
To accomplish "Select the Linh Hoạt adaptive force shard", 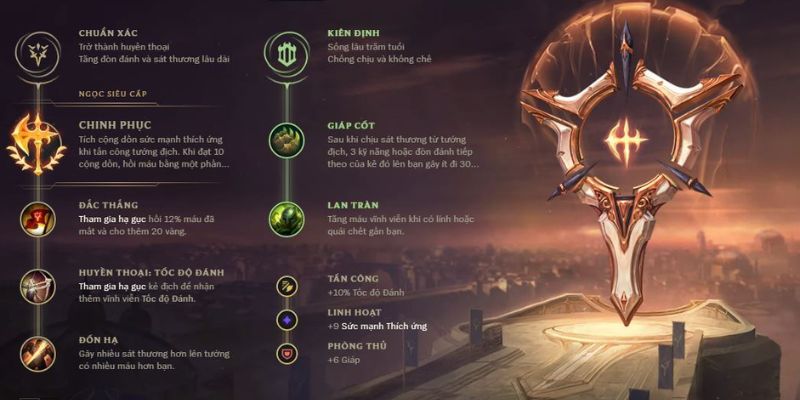I will click(286, 320).
